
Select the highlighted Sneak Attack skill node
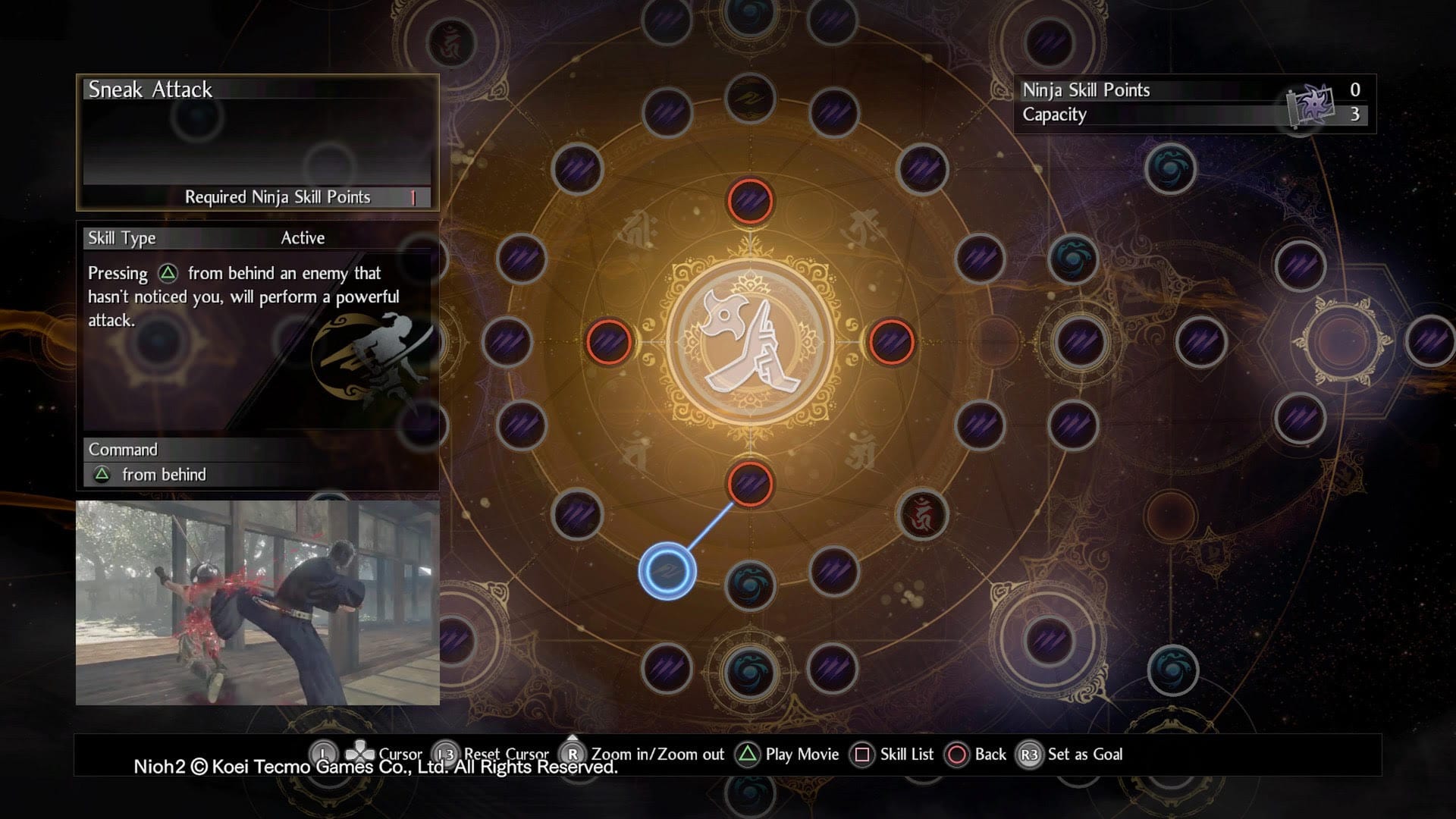(667, 570)
